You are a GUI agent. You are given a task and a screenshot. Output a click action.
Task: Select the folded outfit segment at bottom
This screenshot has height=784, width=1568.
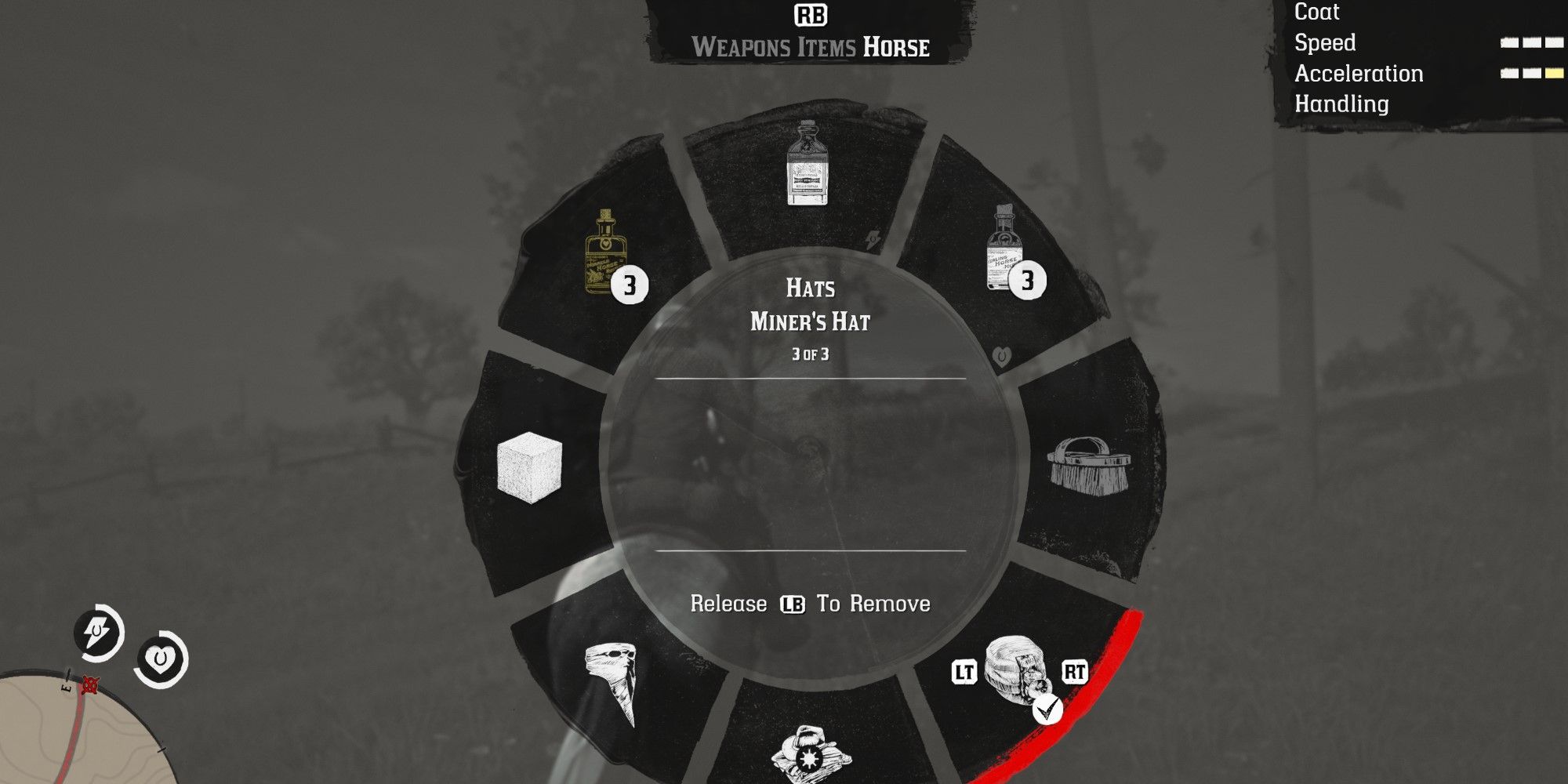pos(808,749)
